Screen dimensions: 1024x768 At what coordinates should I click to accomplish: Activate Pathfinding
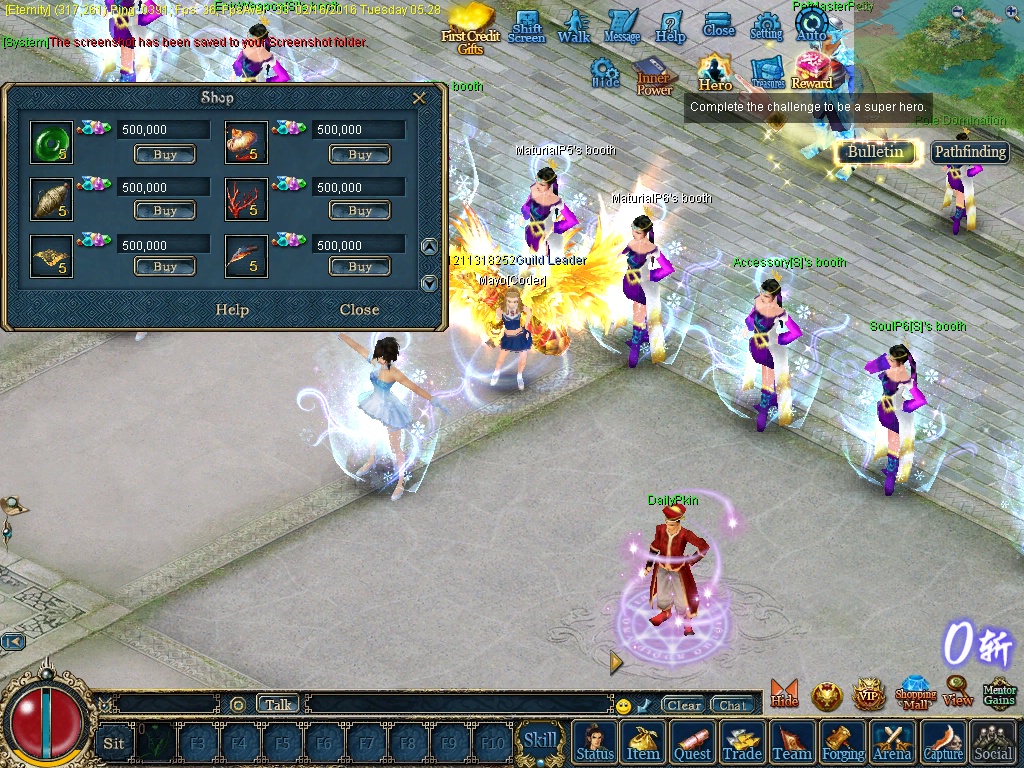pos(970,152)
